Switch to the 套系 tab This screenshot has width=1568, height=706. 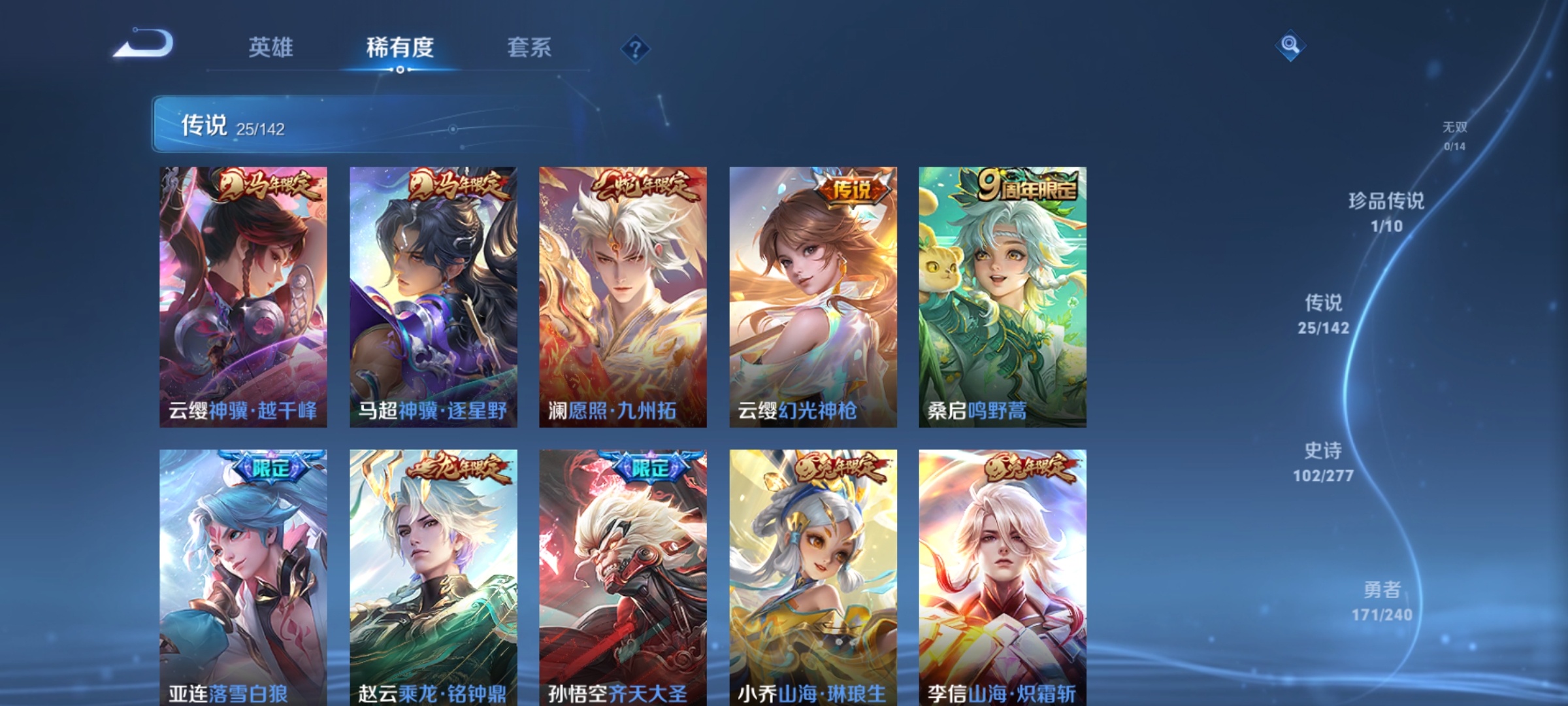pos(529,48)
